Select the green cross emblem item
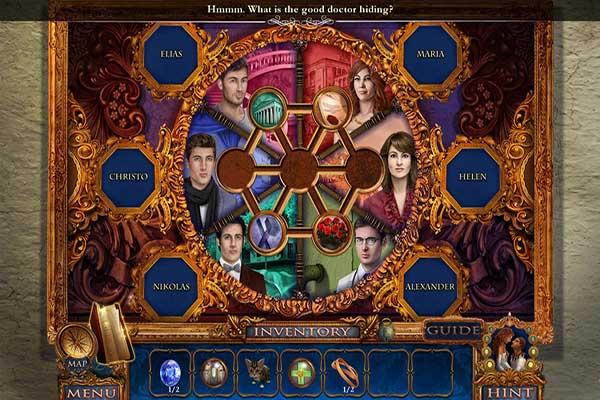Image resolution: width=600 pixels, height=400 pixels. coord(300,370)
